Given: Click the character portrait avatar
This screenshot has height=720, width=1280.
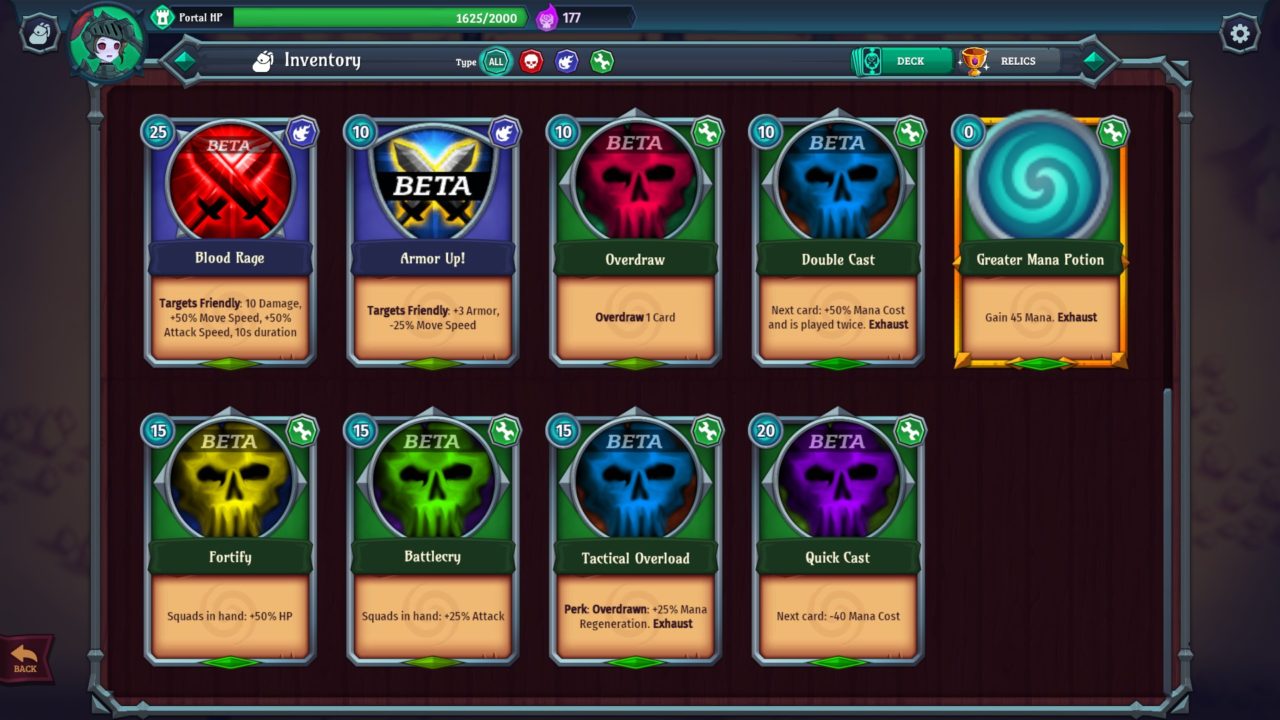Looking at the screenshot, I should point(107,42).
